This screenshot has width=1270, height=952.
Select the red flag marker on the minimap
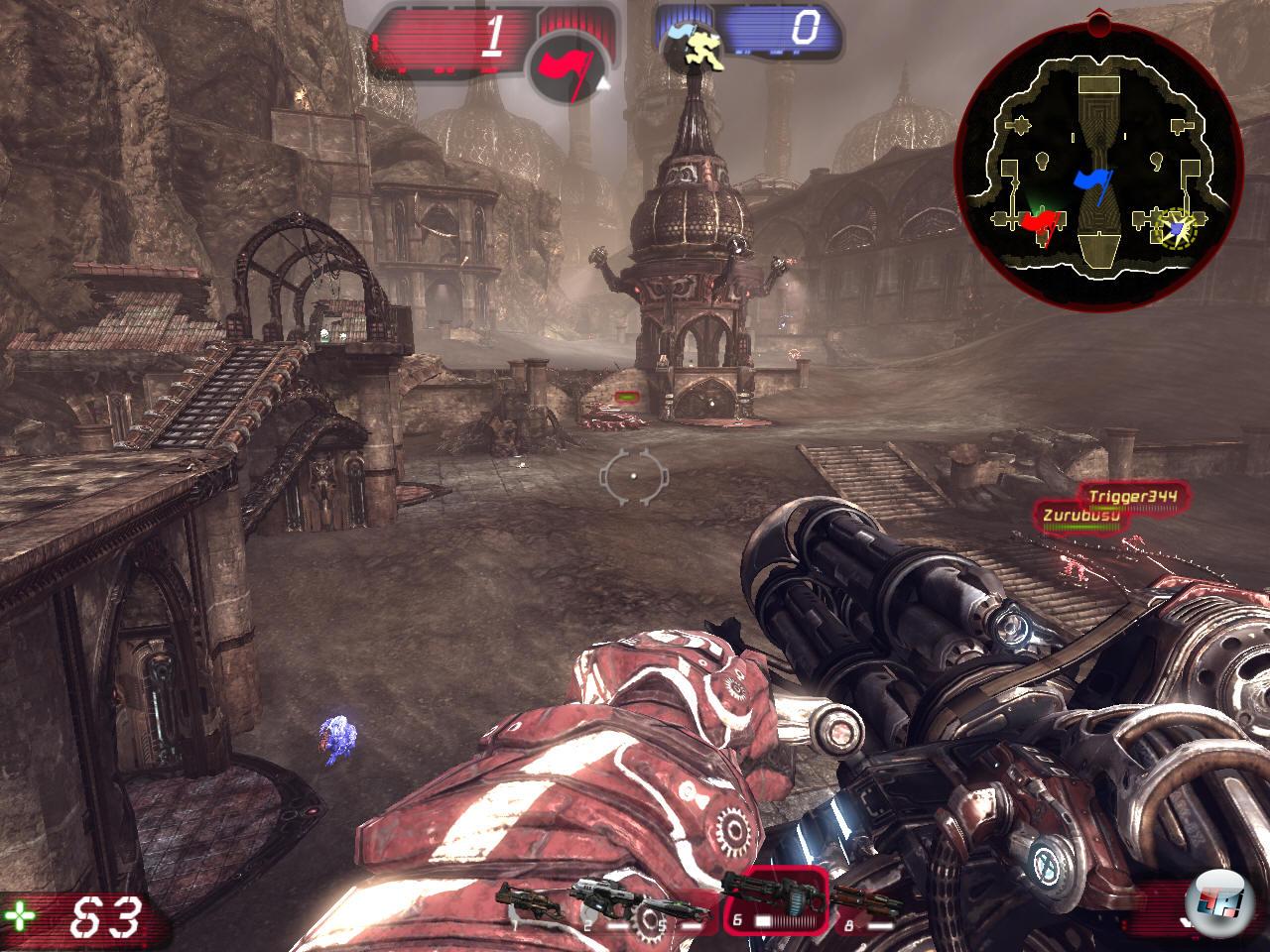pos(1039,224)
